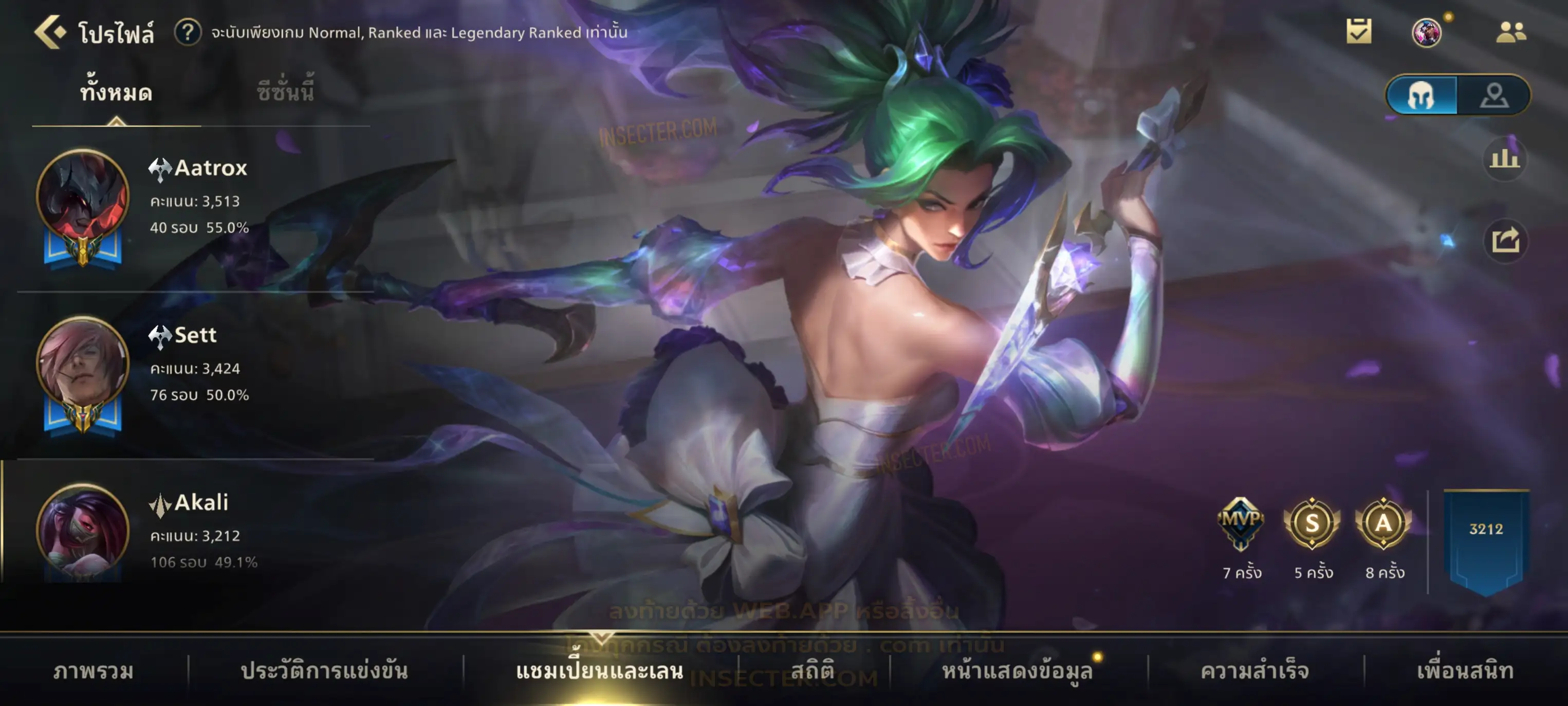Share the profile with the share button
This screenshot has height=706, width=1568.
(1505, 240)
